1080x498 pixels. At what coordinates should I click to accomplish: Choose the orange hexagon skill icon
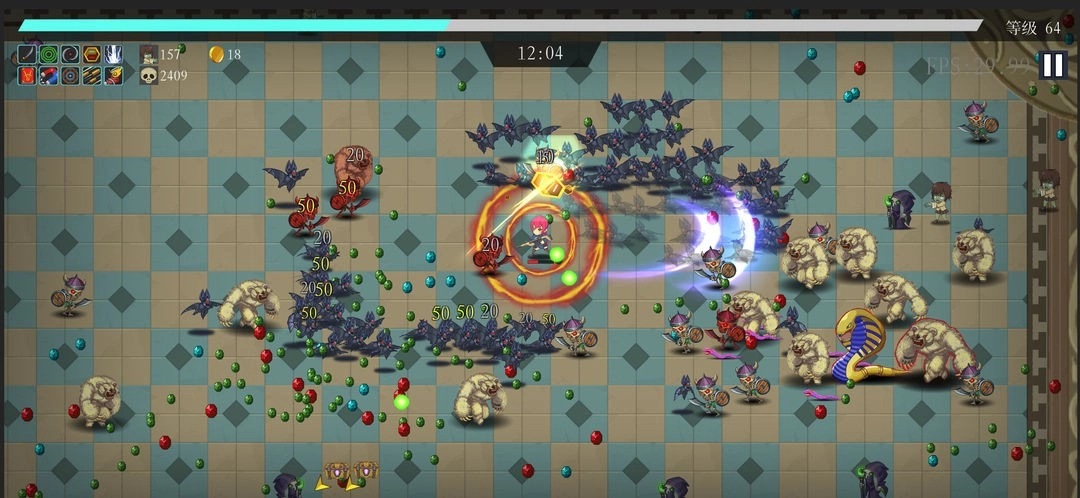(x=92, y=54)
